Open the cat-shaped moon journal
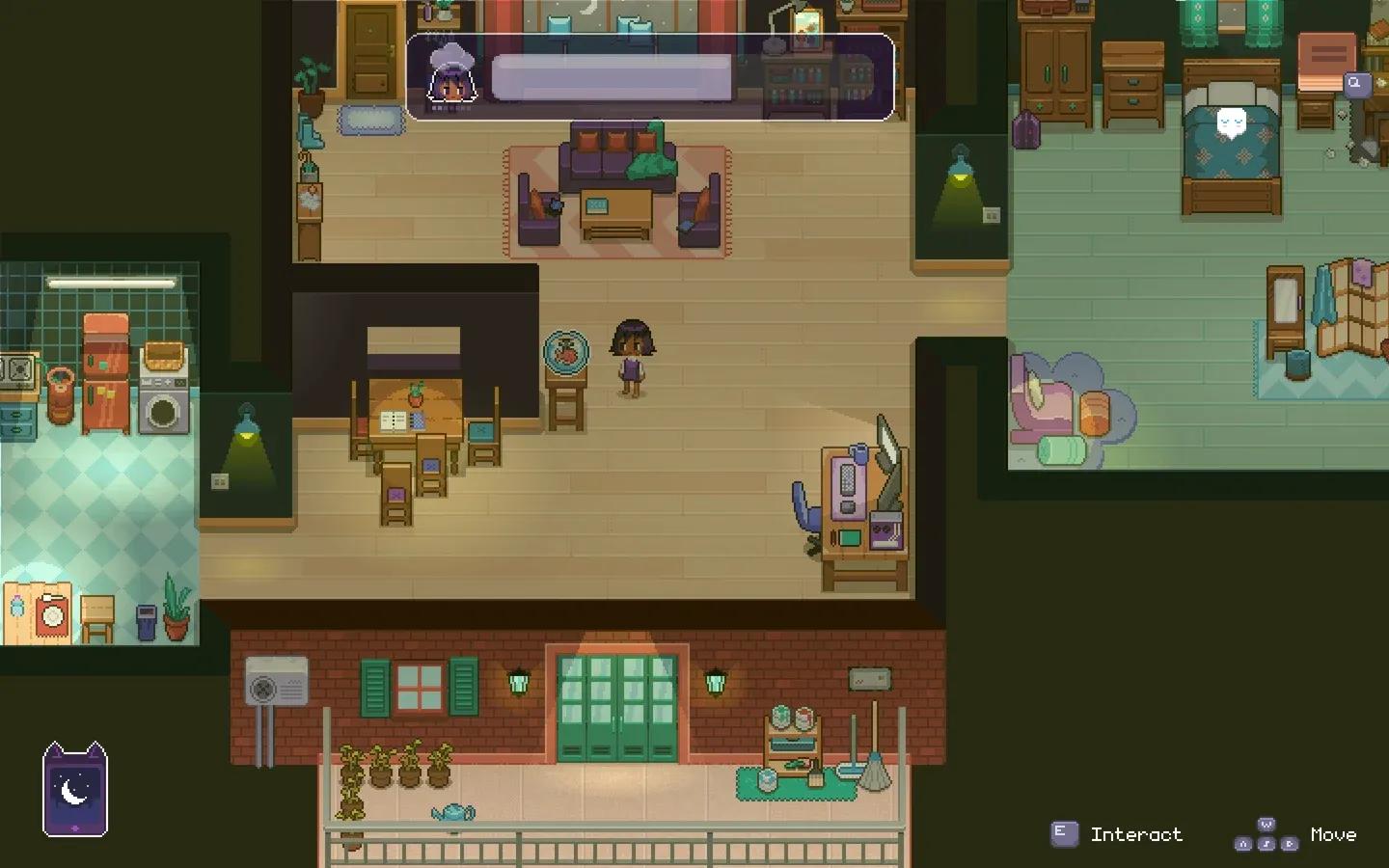This screenshot has height=868, width=1389. click(x=75, y=793)
